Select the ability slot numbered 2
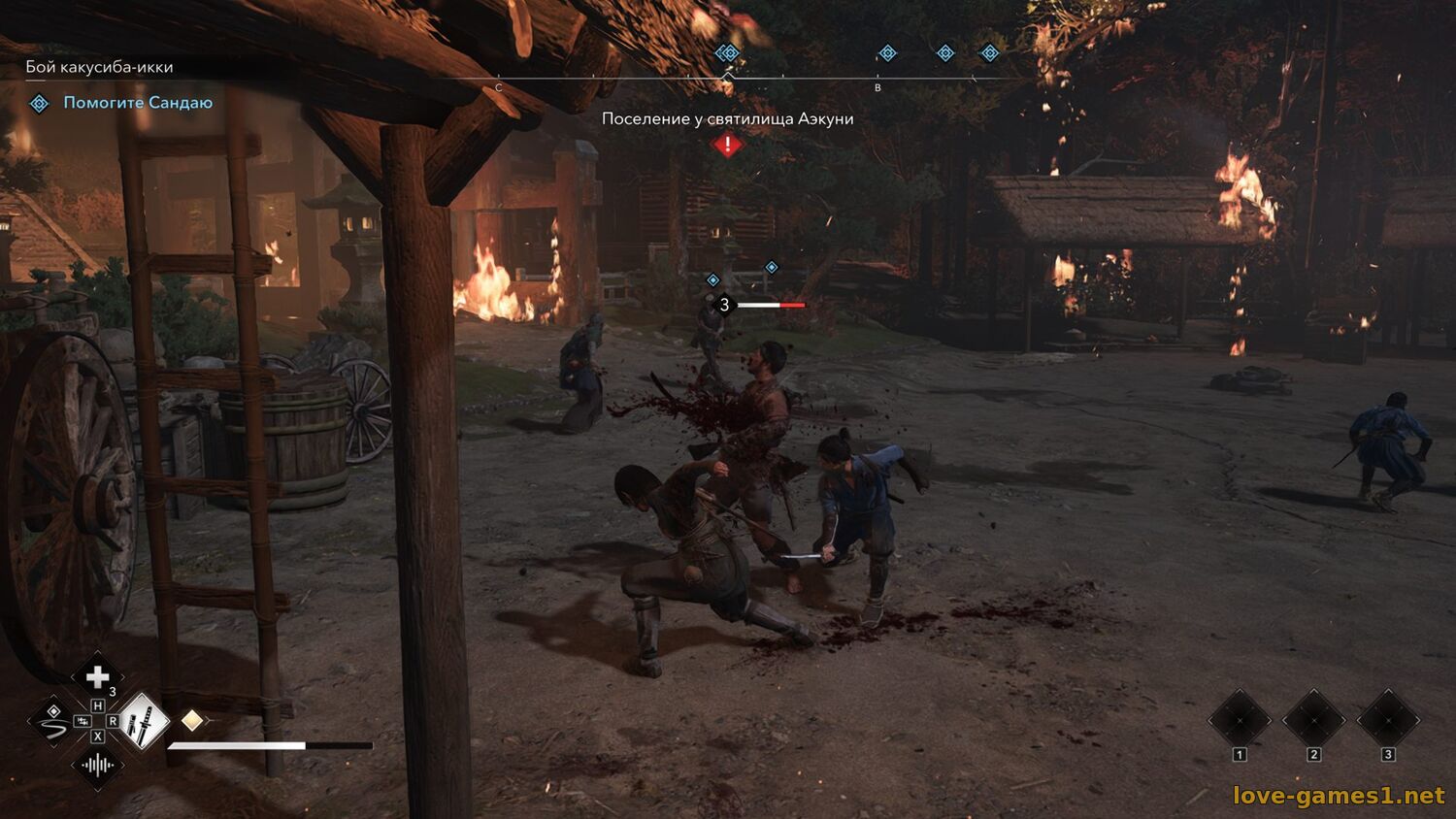The image size is (1456, 819). click(x=1313, y=721)
